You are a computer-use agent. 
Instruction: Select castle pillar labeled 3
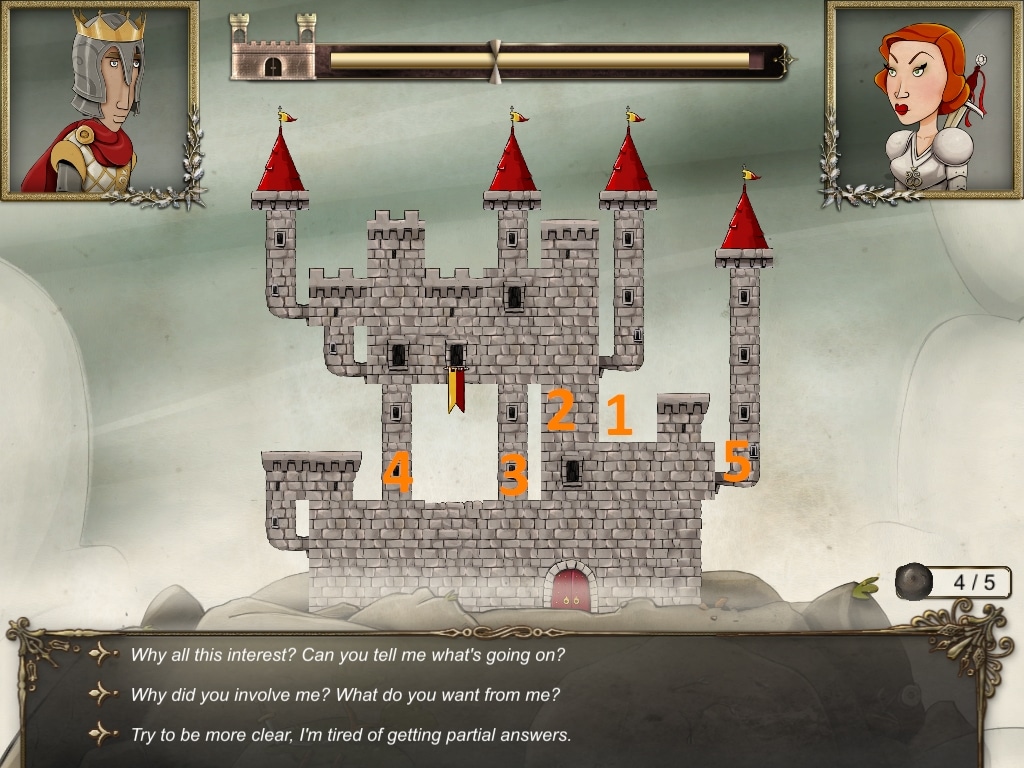coord(513,475)
